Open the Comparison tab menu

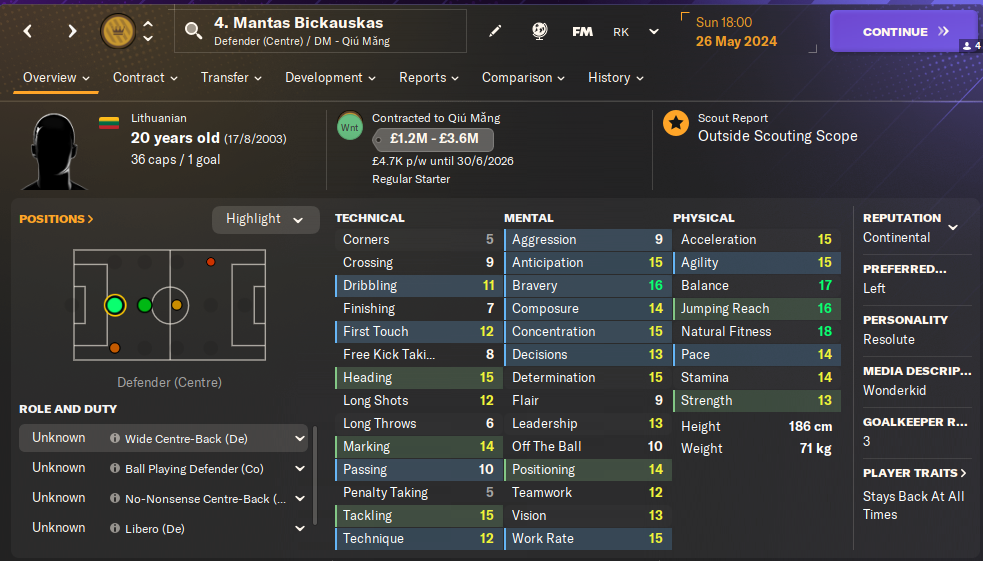523,78
